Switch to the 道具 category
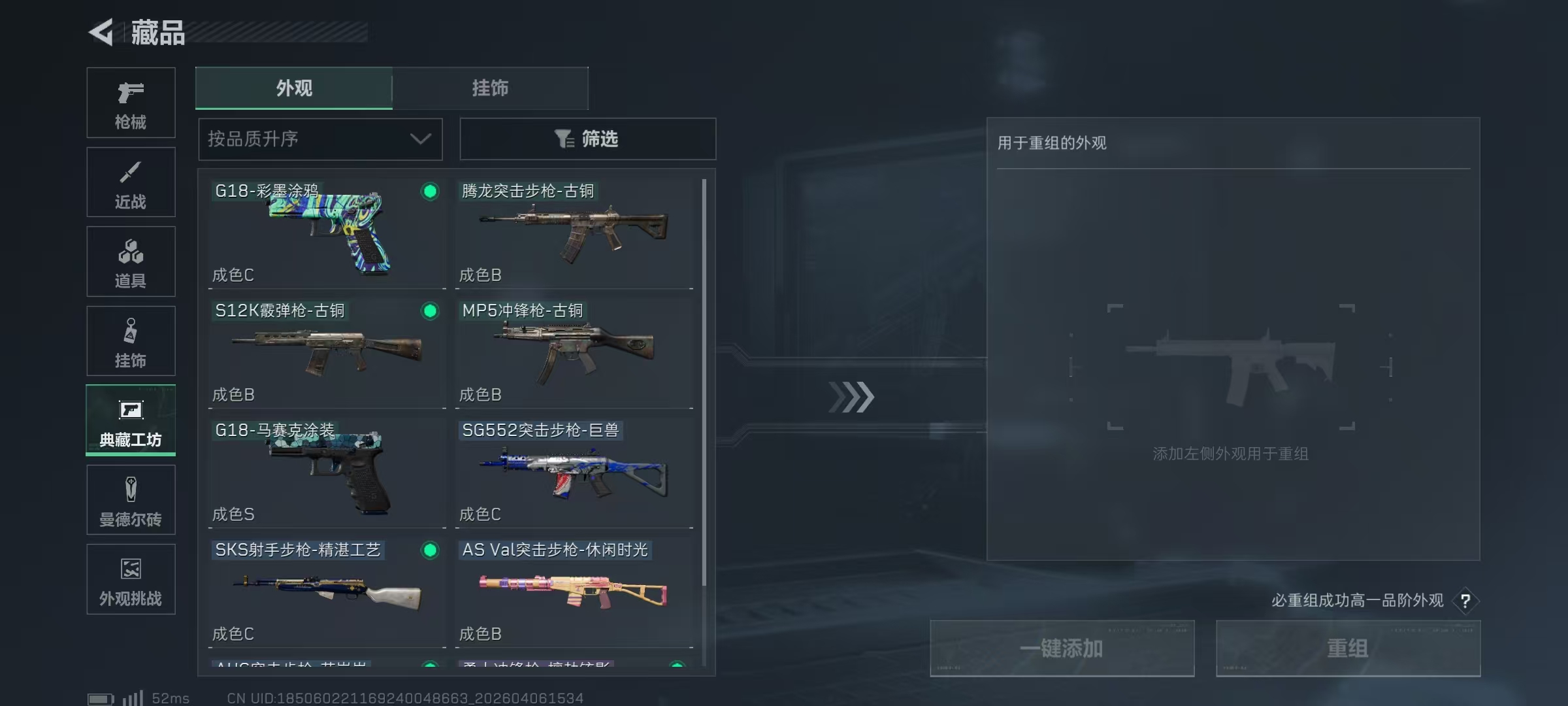Viewport: 1568px width, 706px height. point(131,261)
